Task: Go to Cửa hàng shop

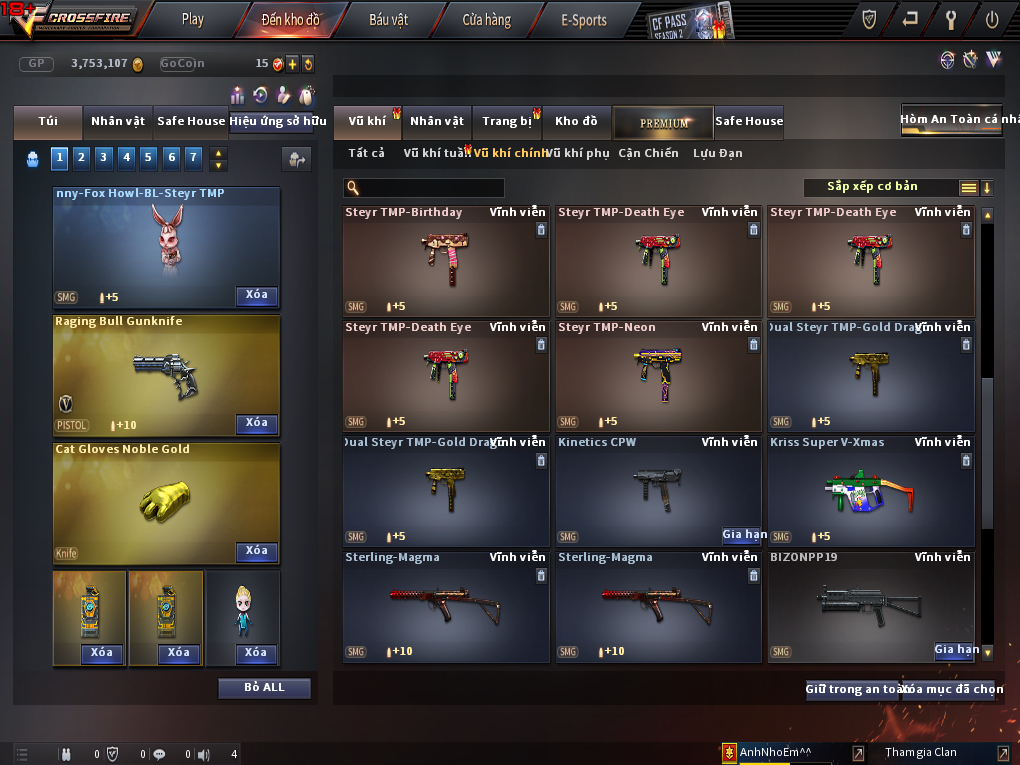Action: [487, 19]
